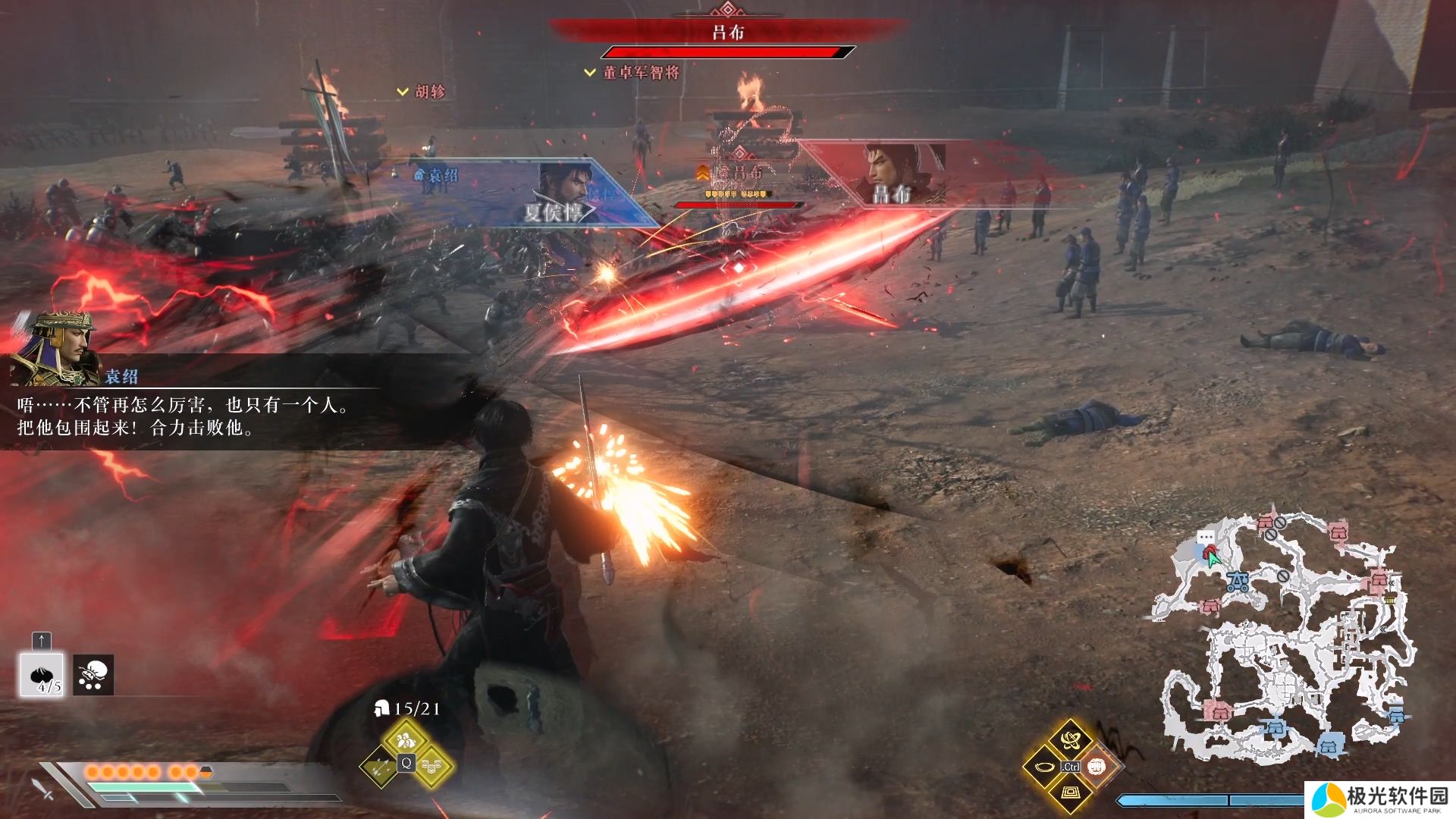Select the blue catapult marker on minimap
The height and width of the screenshot is (819, 1456).
point(1238,582)
